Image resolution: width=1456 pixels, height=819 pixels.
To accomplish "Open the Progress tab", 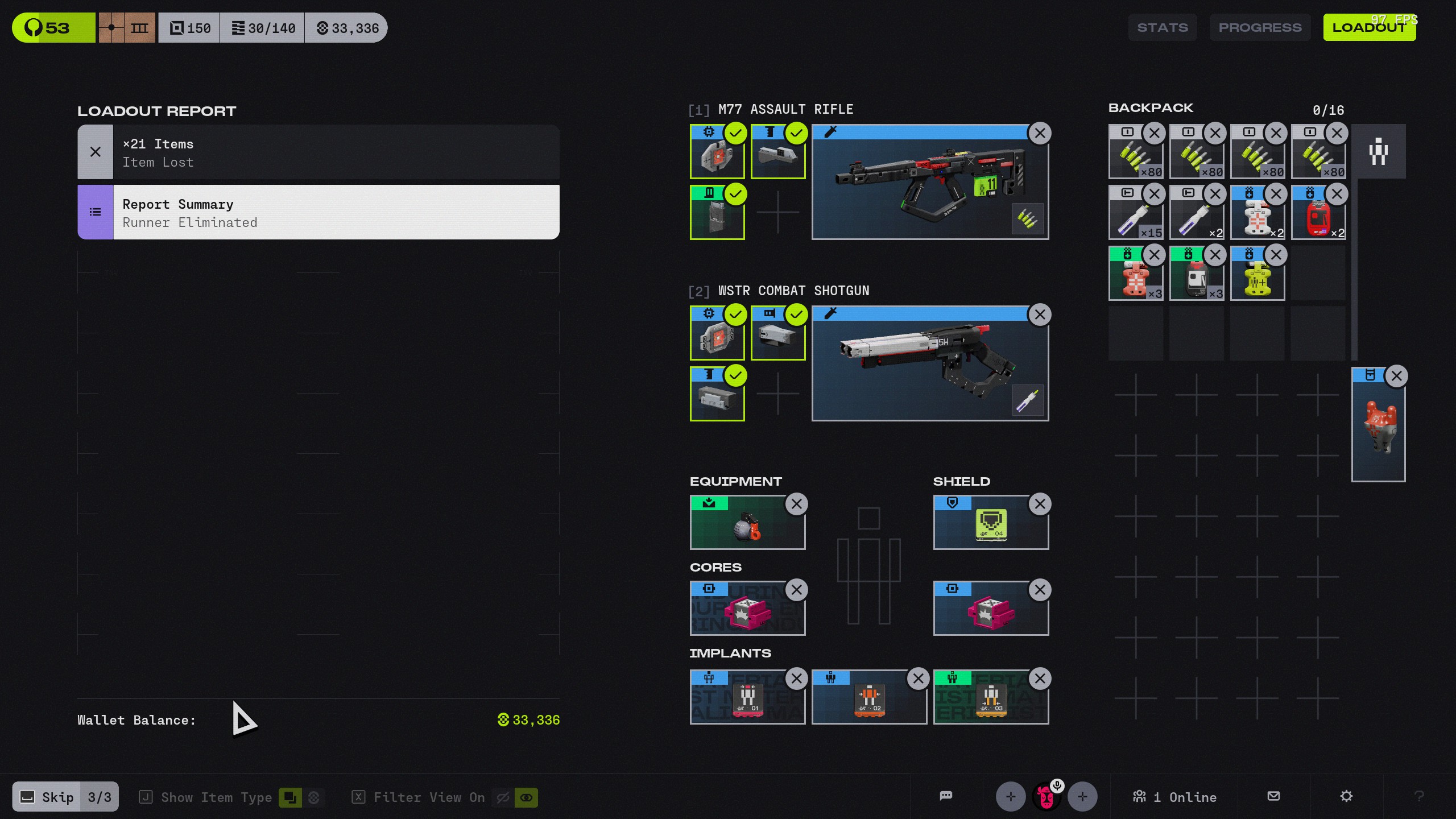I will pos(1260,27).
